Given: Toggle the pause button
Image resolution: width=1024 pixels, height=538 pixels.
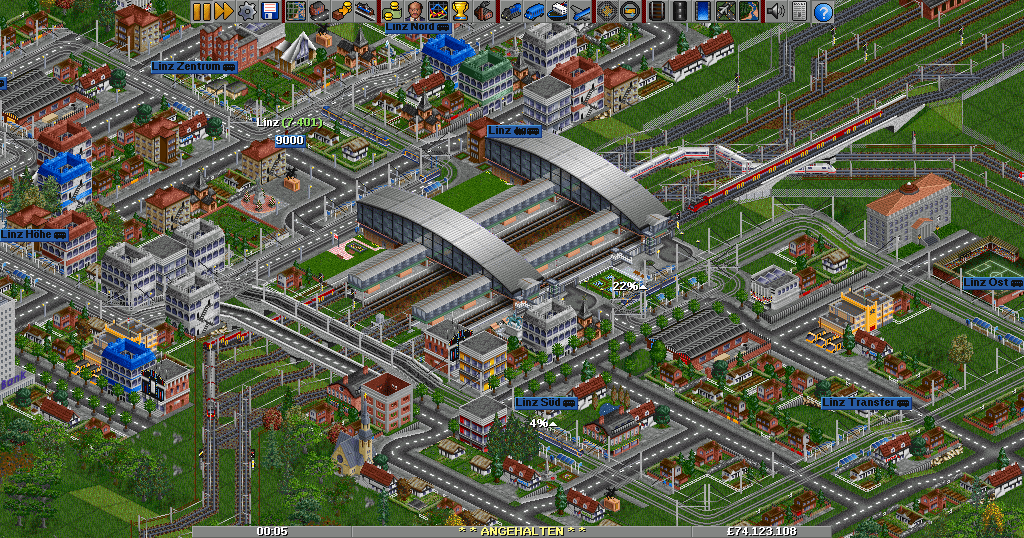Looking at the screenshot, I should [x=202, y=11].
